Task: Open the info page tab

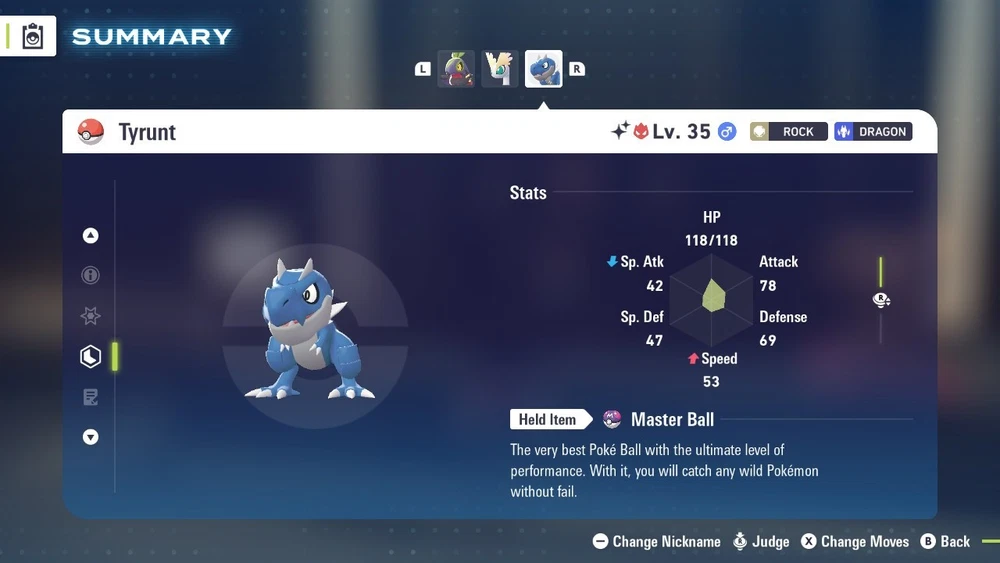Action: [91, 275]
